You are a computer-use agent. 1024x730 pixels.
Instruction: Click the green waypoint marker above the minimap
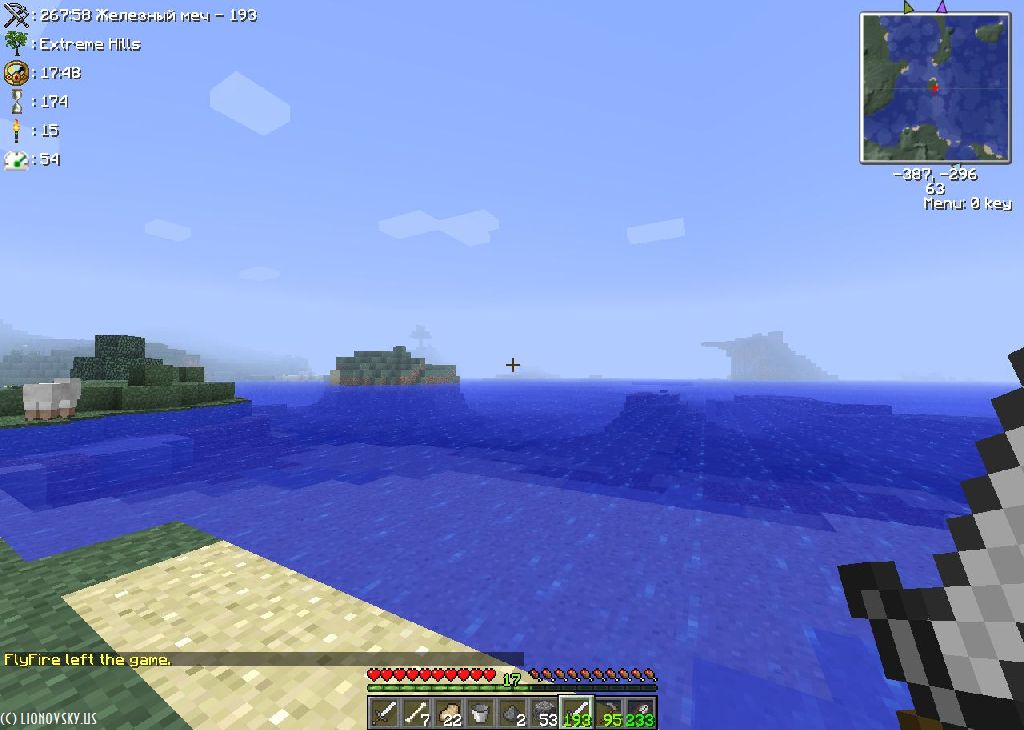908,7
